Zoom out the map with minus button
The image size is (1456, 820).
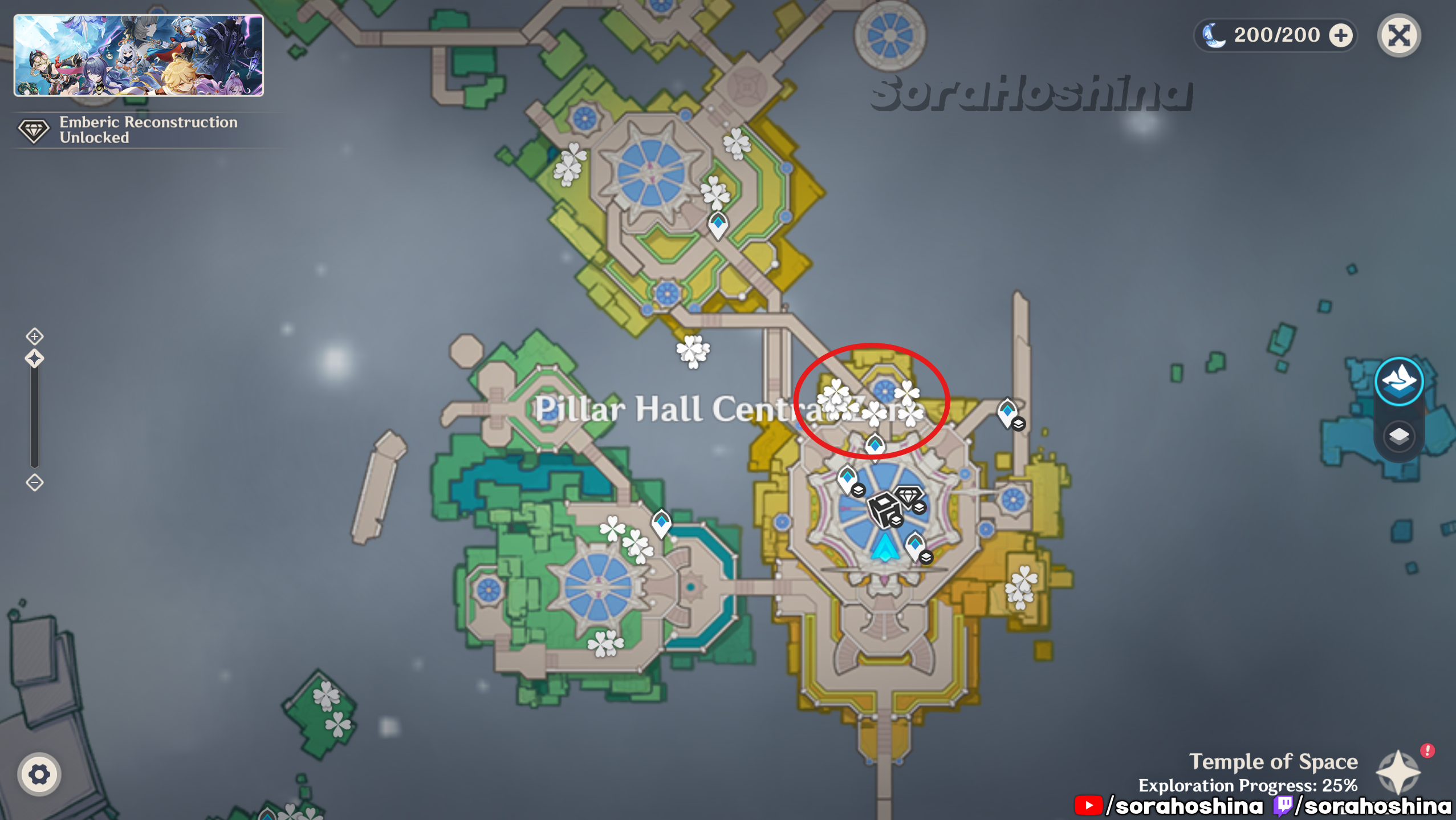pos(35,482)
